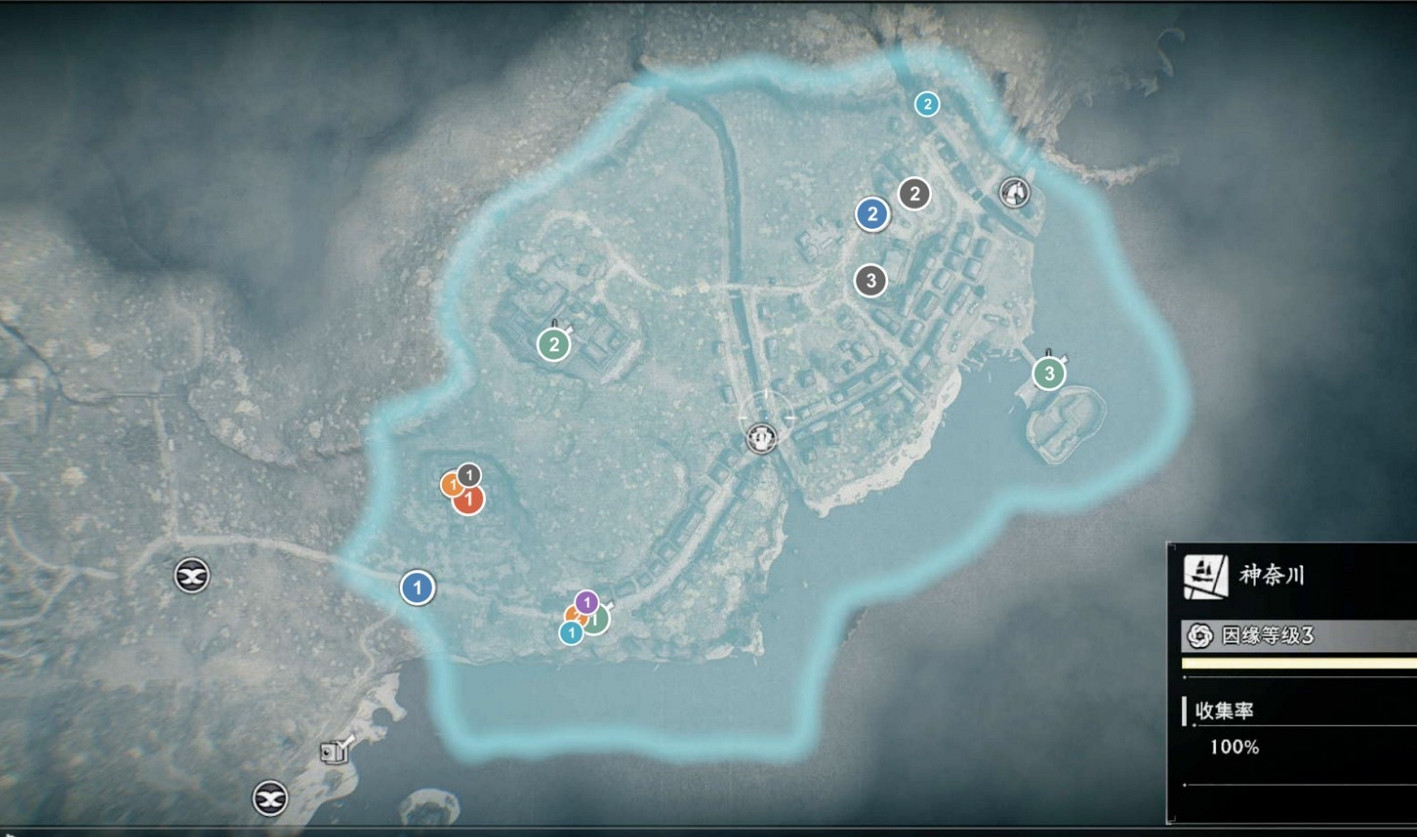Select the black circle 3 marker in the town district
This screenshot has height=837, width=1417.
pos(870,281)
